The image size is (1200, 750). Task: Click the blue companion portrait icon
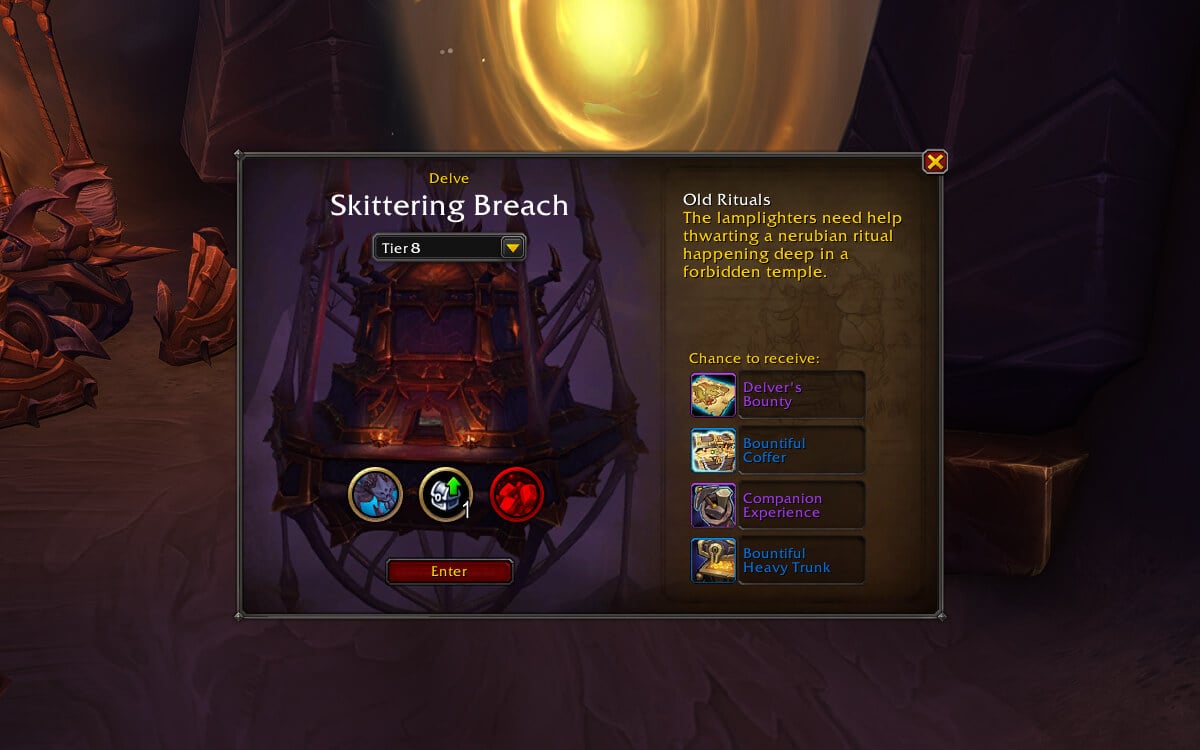click(x=376, y=494)
